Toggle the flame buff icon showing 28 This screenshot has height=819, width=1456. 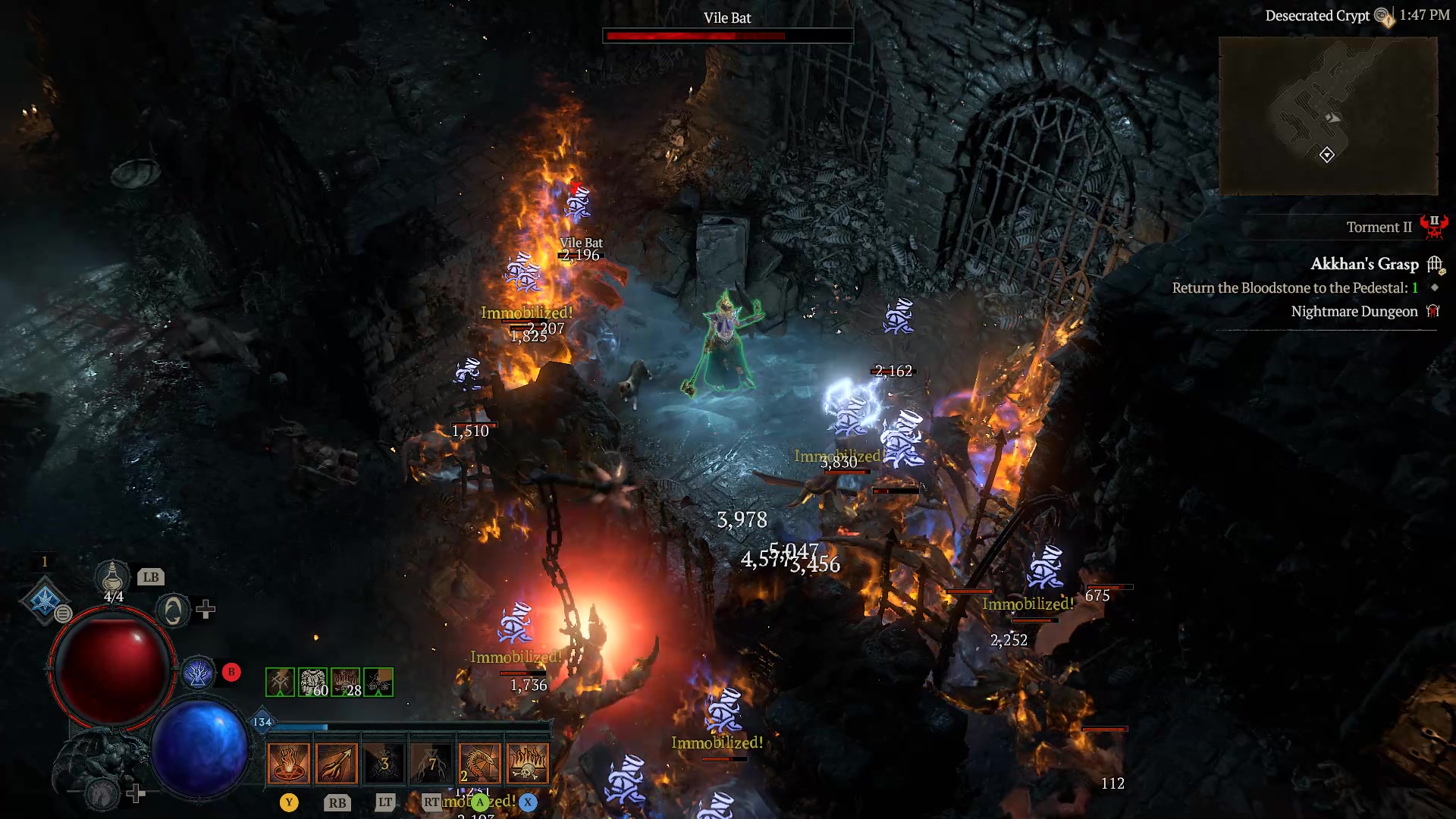pyautogui.click(x=345, y=682)
